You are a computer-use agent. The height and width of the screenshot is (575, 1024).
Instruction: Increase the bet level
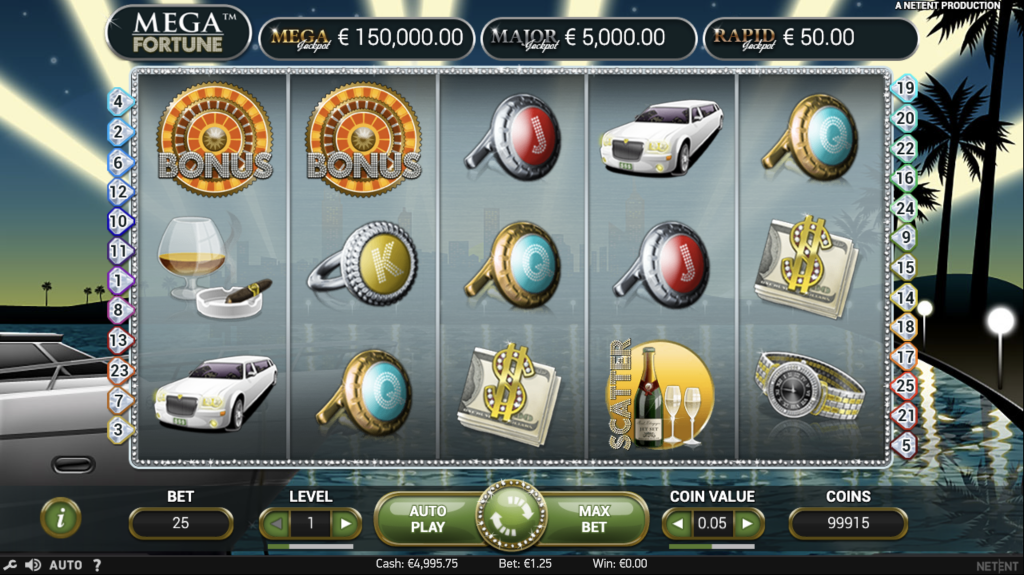point(346,523)
